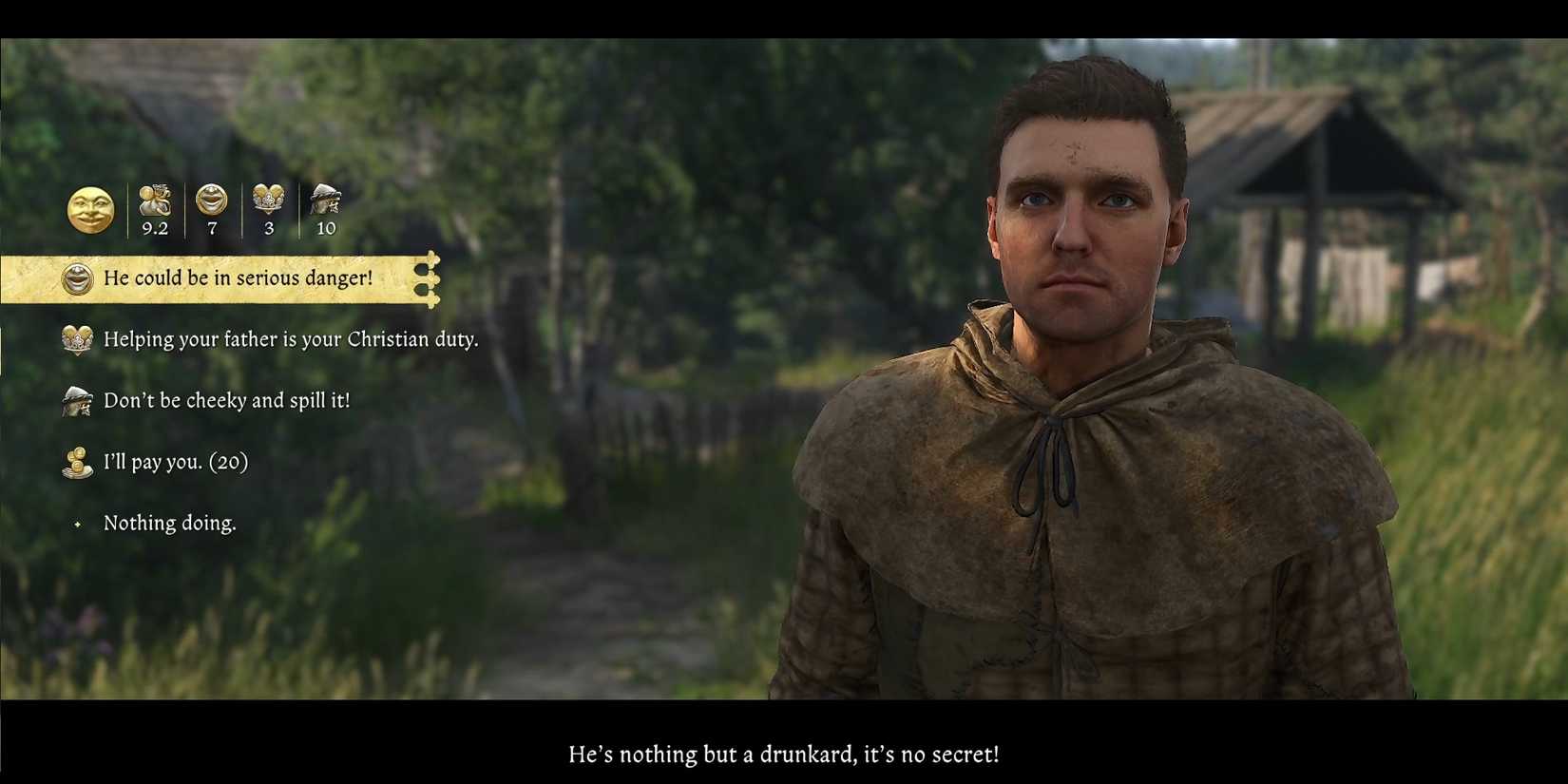Click the coins icon beside I'll pay you
The image size is (1568, 784).
click(76, 463)
